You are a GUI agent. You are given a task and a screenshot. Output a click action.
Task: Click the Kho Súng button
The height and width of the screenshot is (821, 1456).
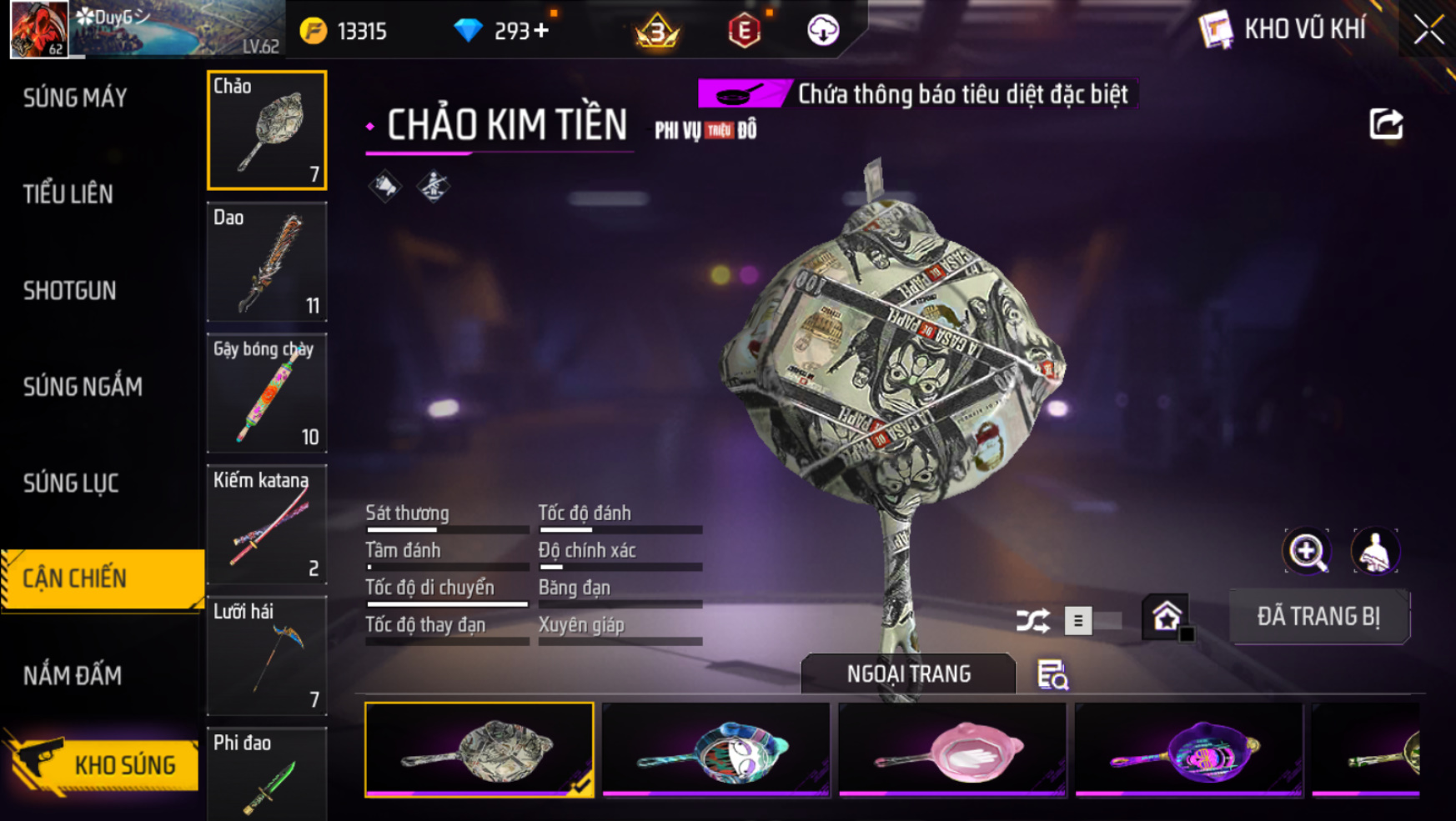pos(104,764)
